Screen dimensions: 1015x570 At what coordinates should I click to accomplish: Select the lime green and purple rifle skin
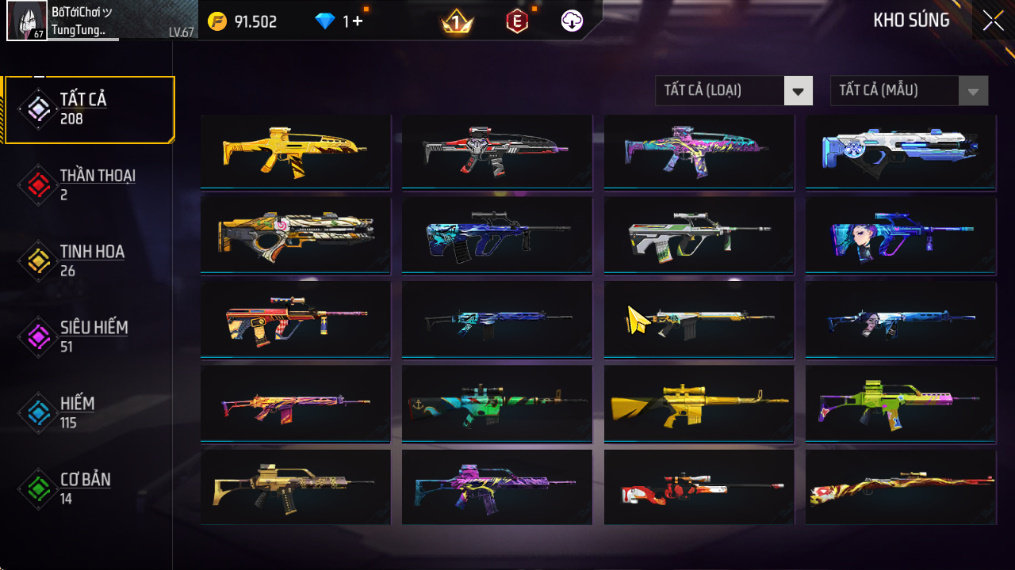[x=900, y=403]
